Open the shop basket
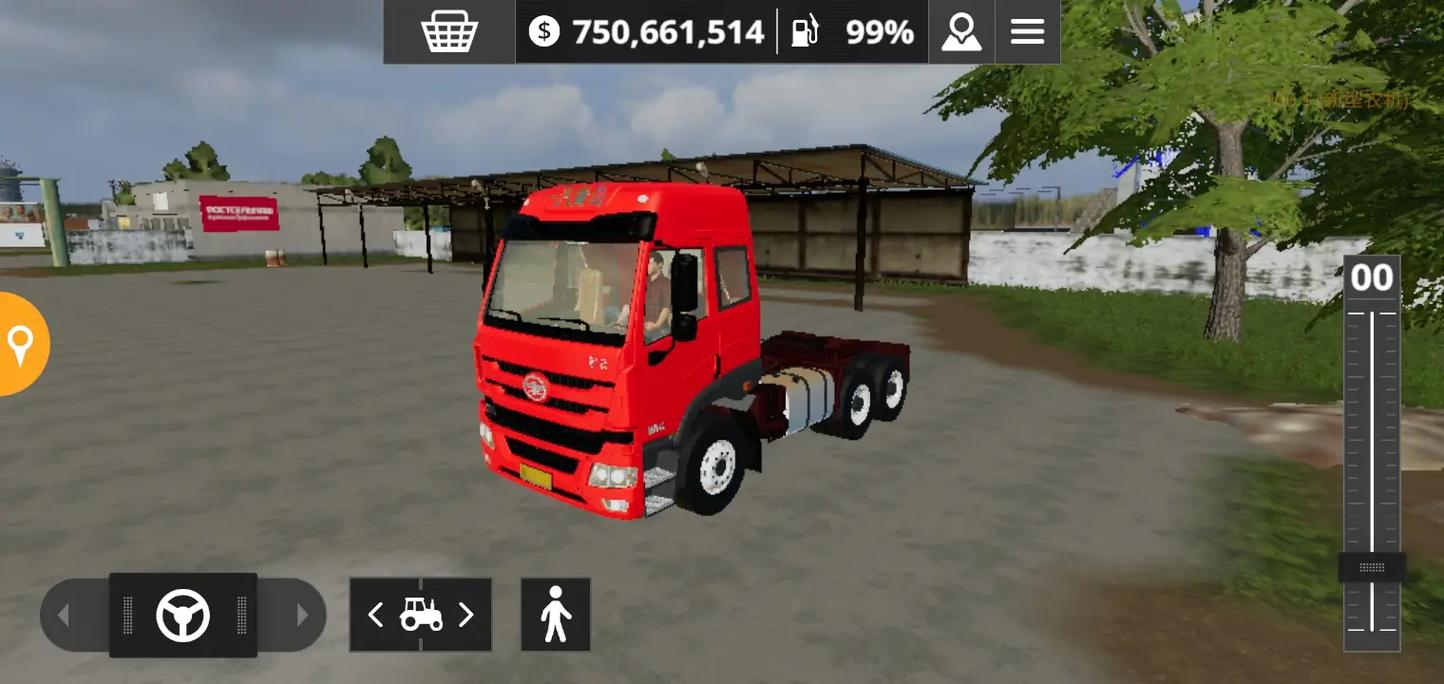Image resolution: width=1444 pixels, height=684 pixels. (x=449, y=32)
